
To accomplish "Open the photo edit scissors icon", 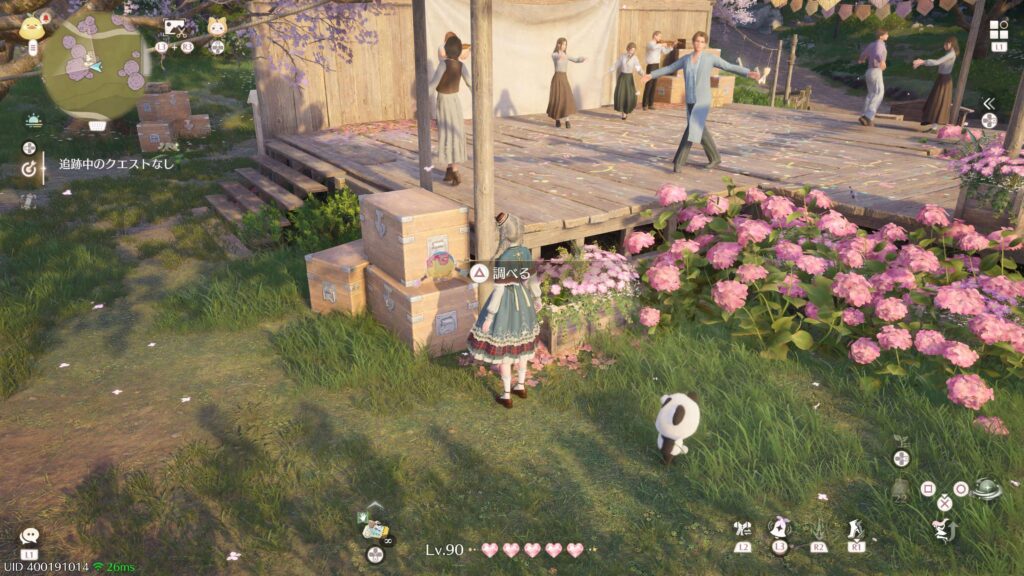I will (x=174, y=28).
